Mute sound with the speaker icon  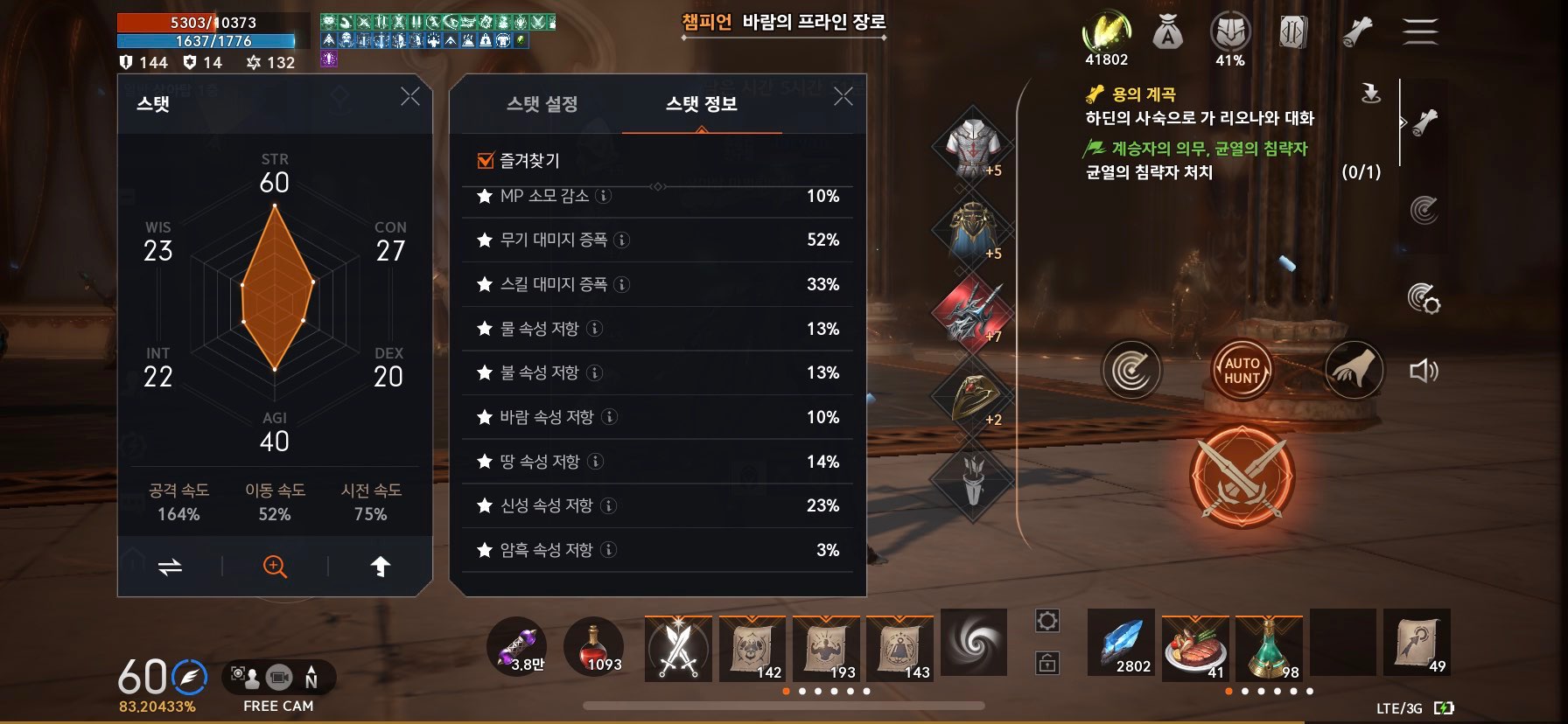pyautogui.click(x=1424, y=370)
